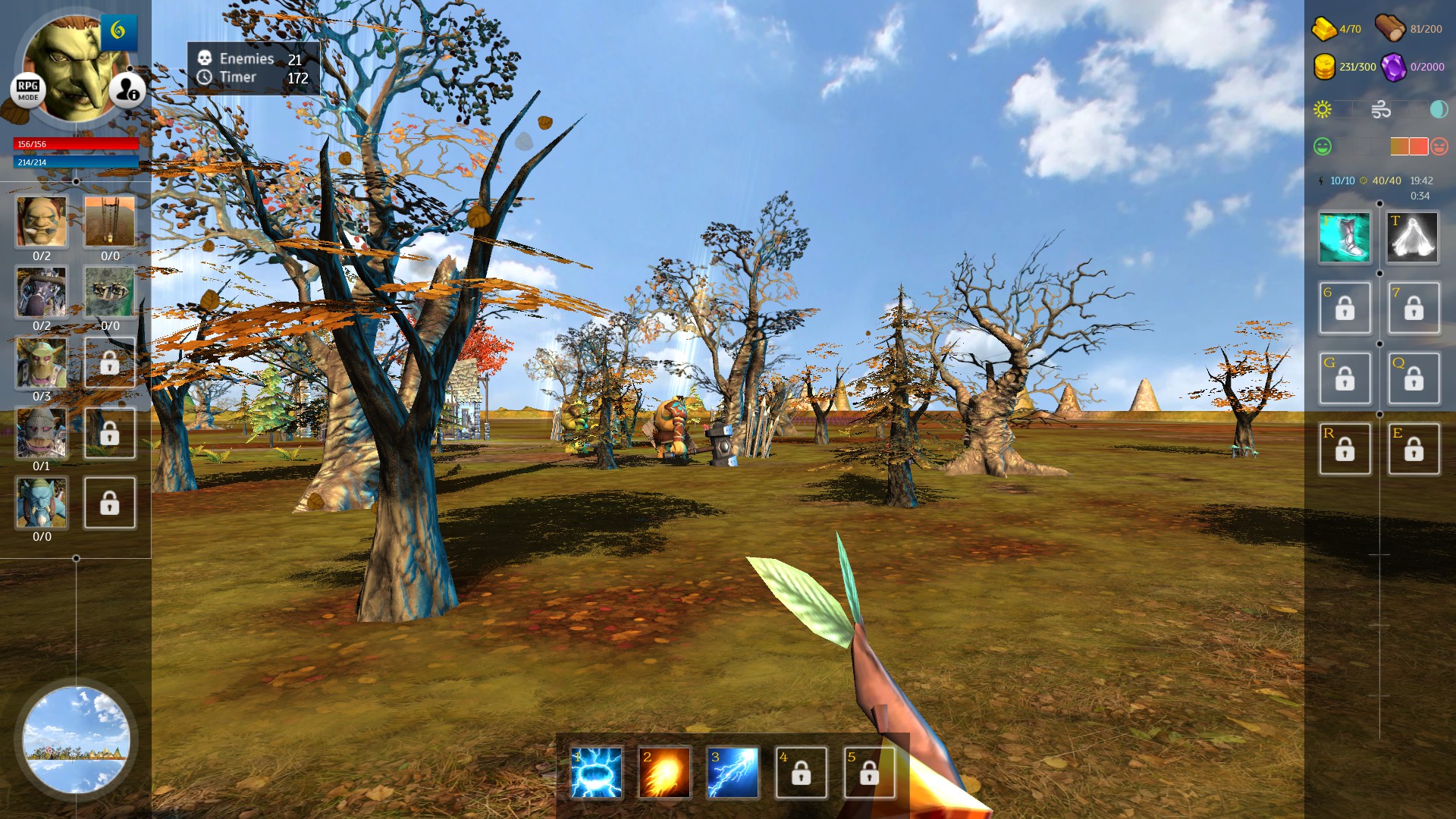Open the gold bars resource counter
The height and width of the screenshot is (819, 1456).
tap(1323, 28)
